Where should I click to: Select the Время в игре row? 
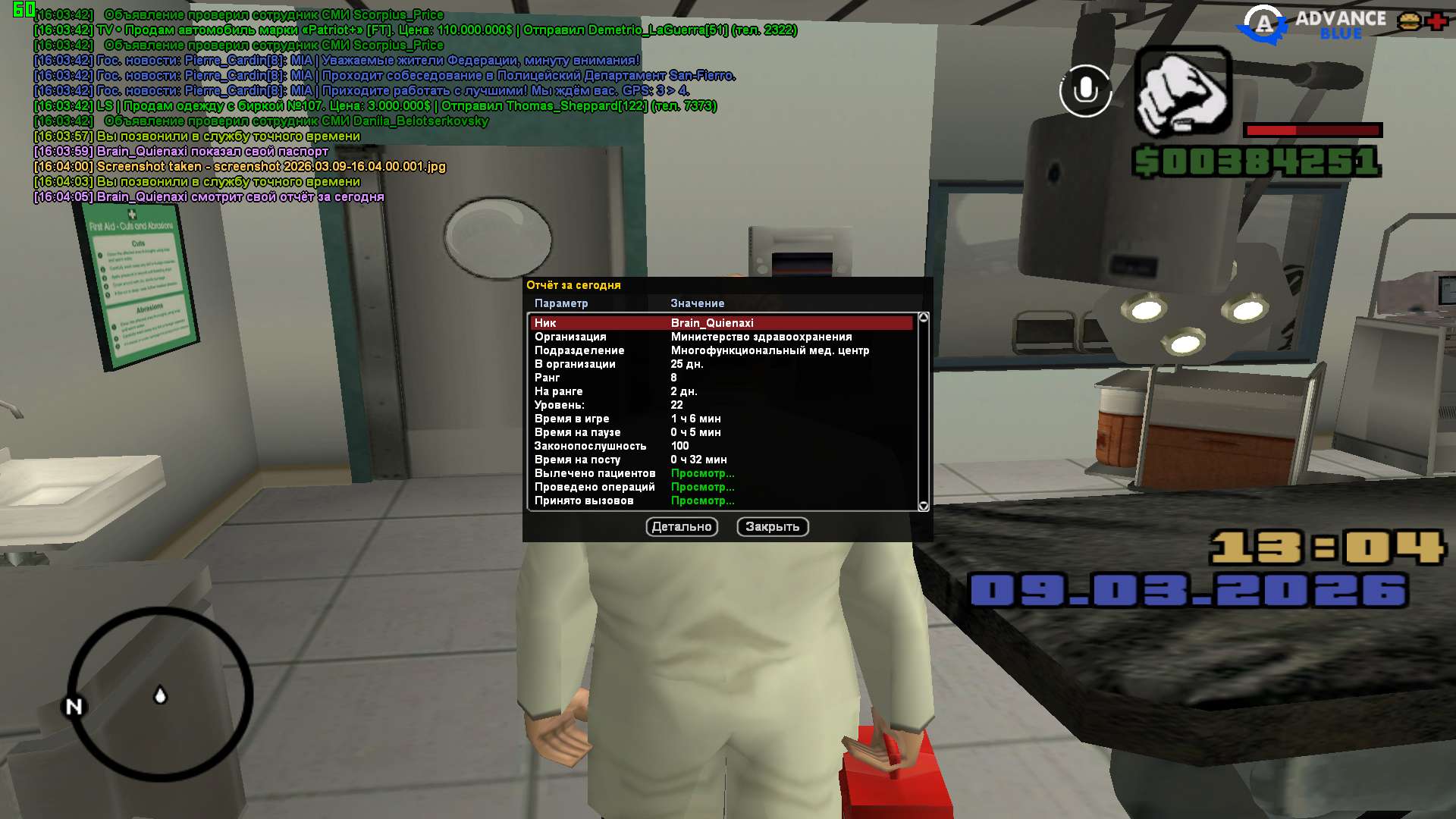(x=722, y=419)
